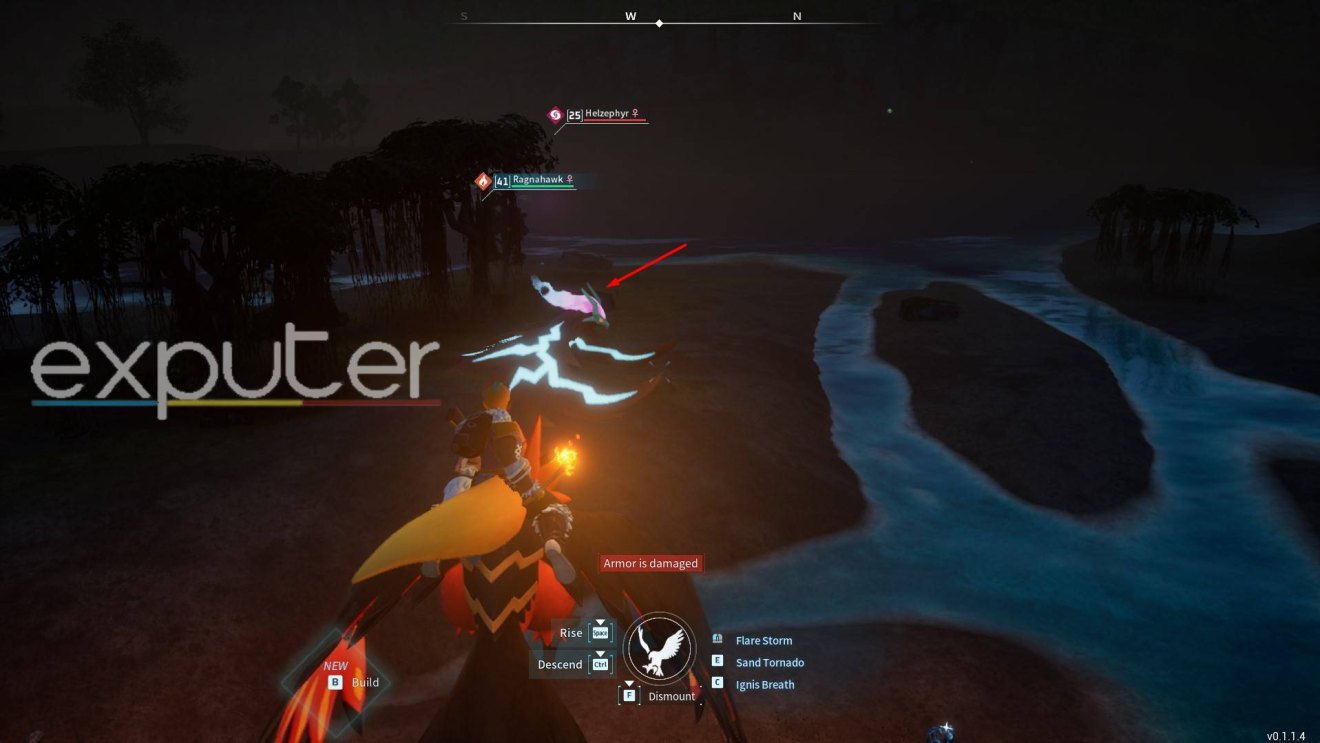1320x743 pixels.
Task: Click the Ragnahawk mount emblem icon
Action: 659,647
